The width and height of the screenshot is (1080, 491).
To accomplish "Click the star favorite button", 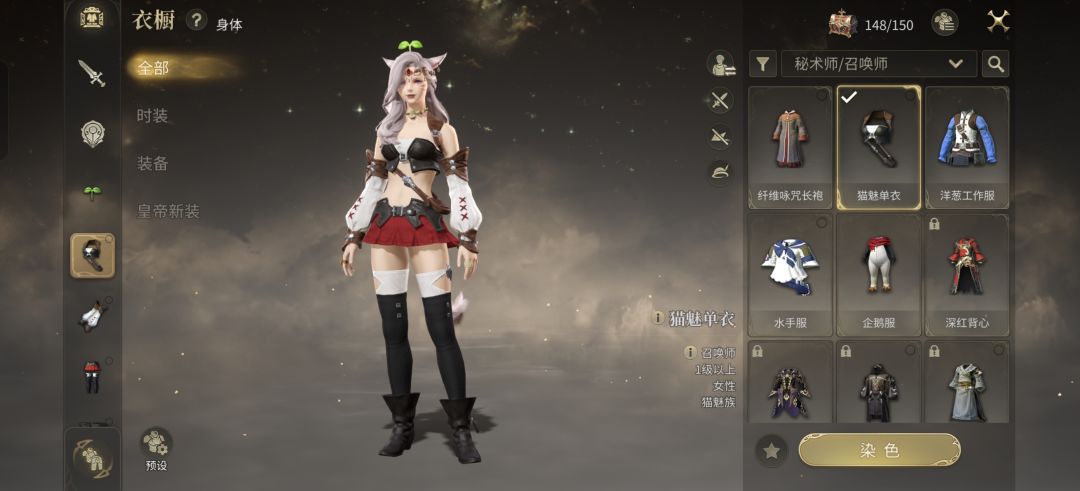I will (x=771, y=451).
